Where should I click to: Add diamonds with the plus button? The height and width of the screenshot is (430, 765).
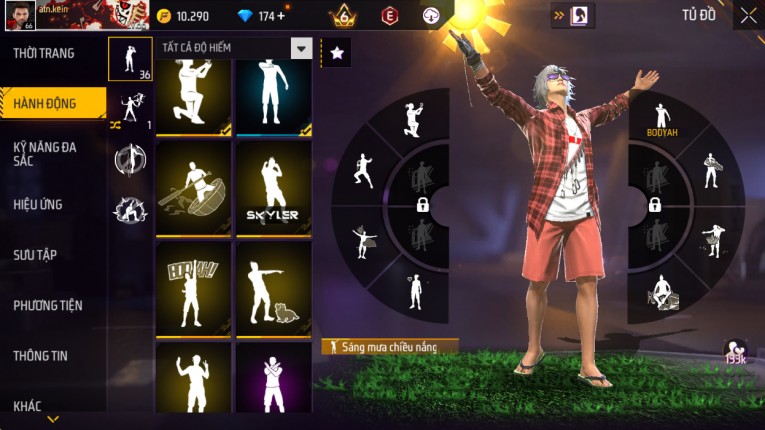tap(281, 16)
